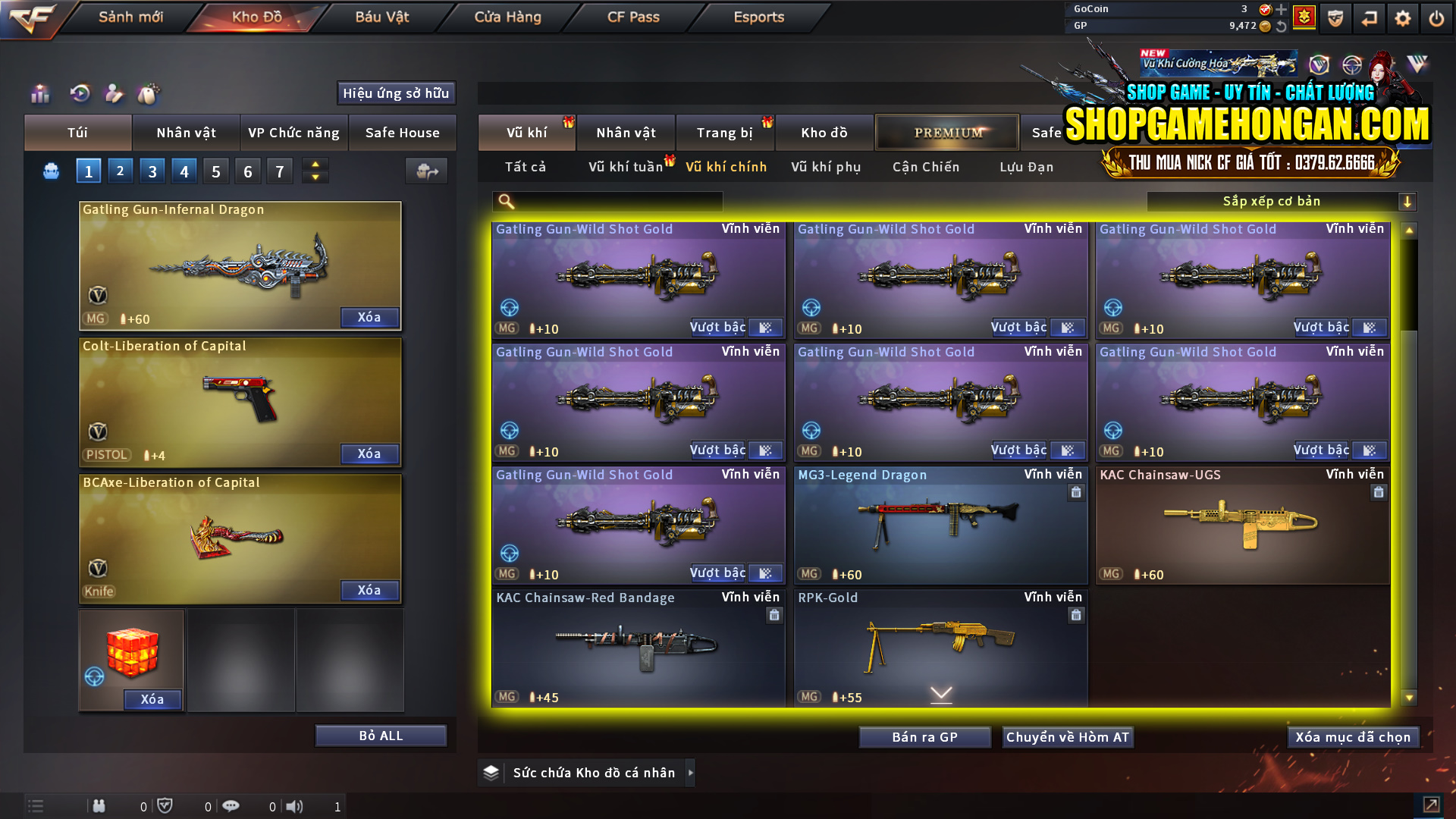Open the settings gear icon

pos(1404,18)
